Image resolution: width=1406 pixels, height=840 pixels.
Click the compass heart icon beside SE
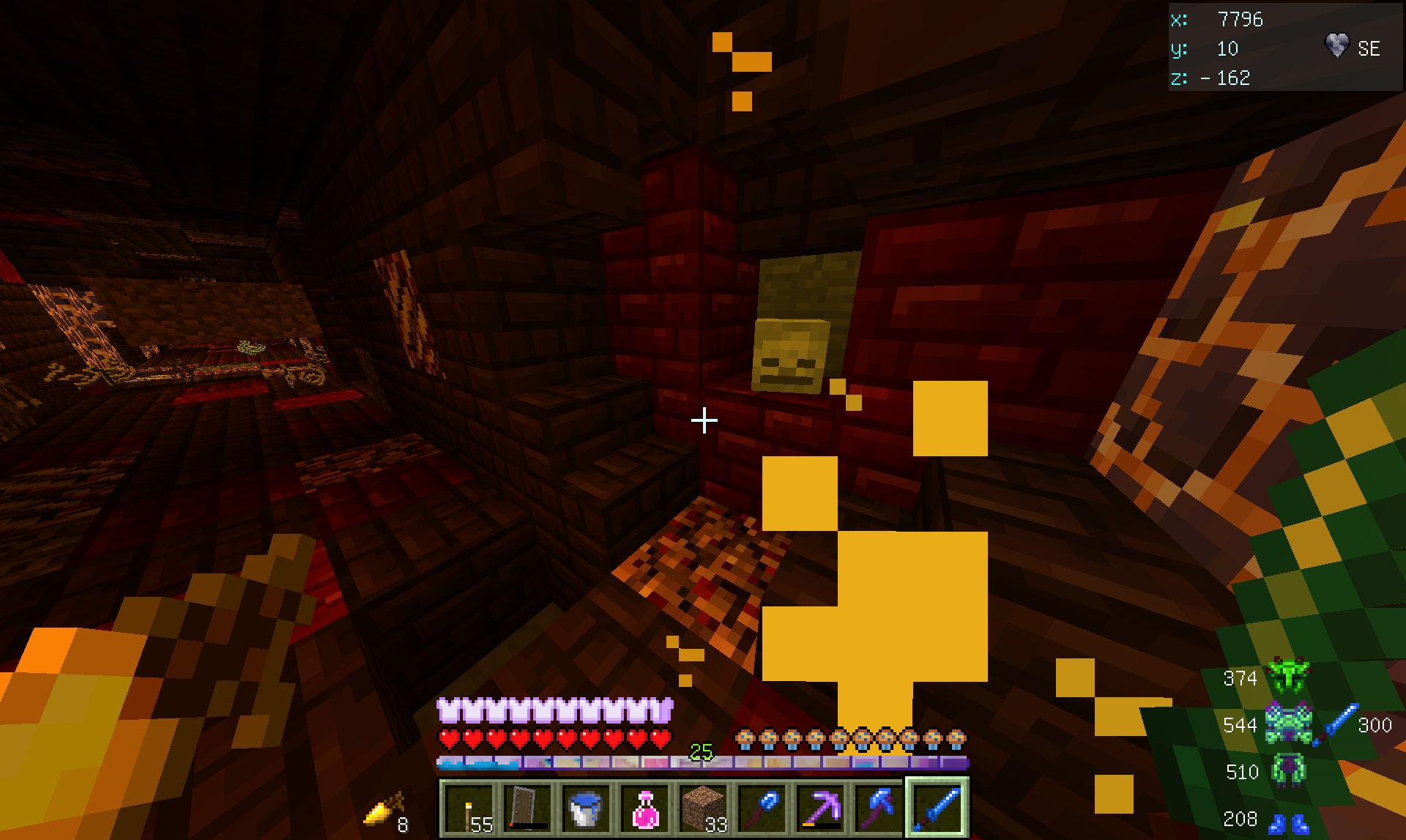click(x=1336, y=45)
